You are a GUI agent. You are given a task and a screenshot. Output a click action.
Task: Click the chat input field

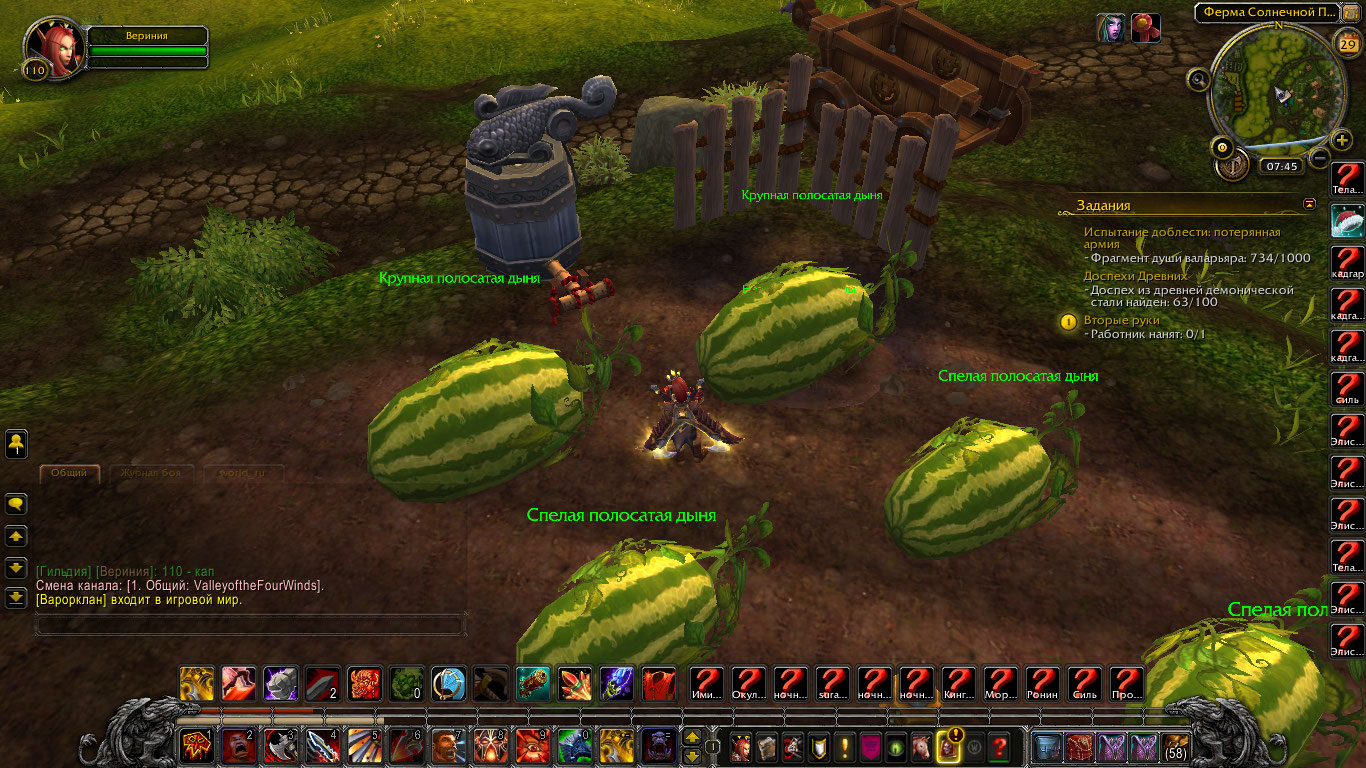(x=250, y=625)
